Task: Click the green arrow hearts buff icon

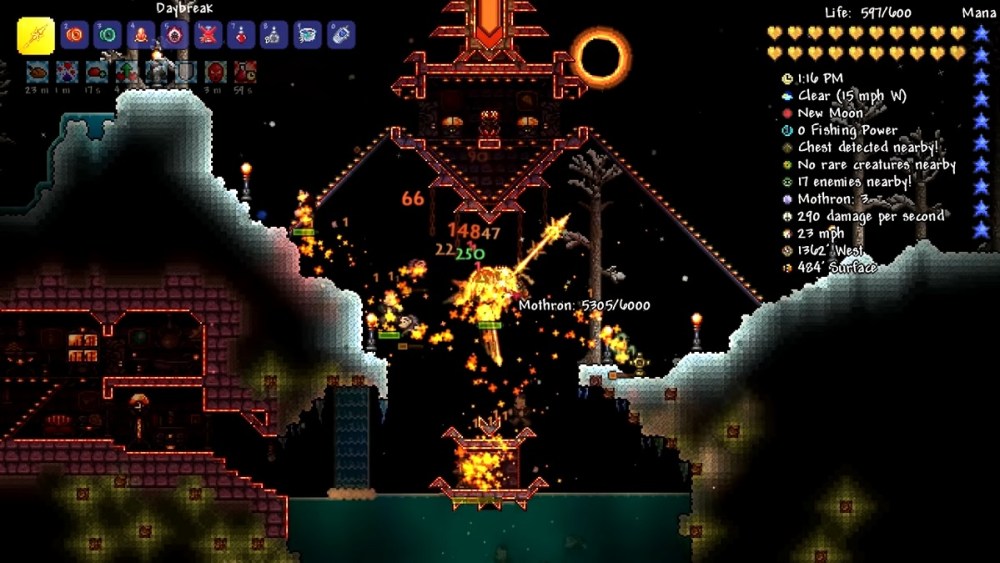Action: point(127,72)
